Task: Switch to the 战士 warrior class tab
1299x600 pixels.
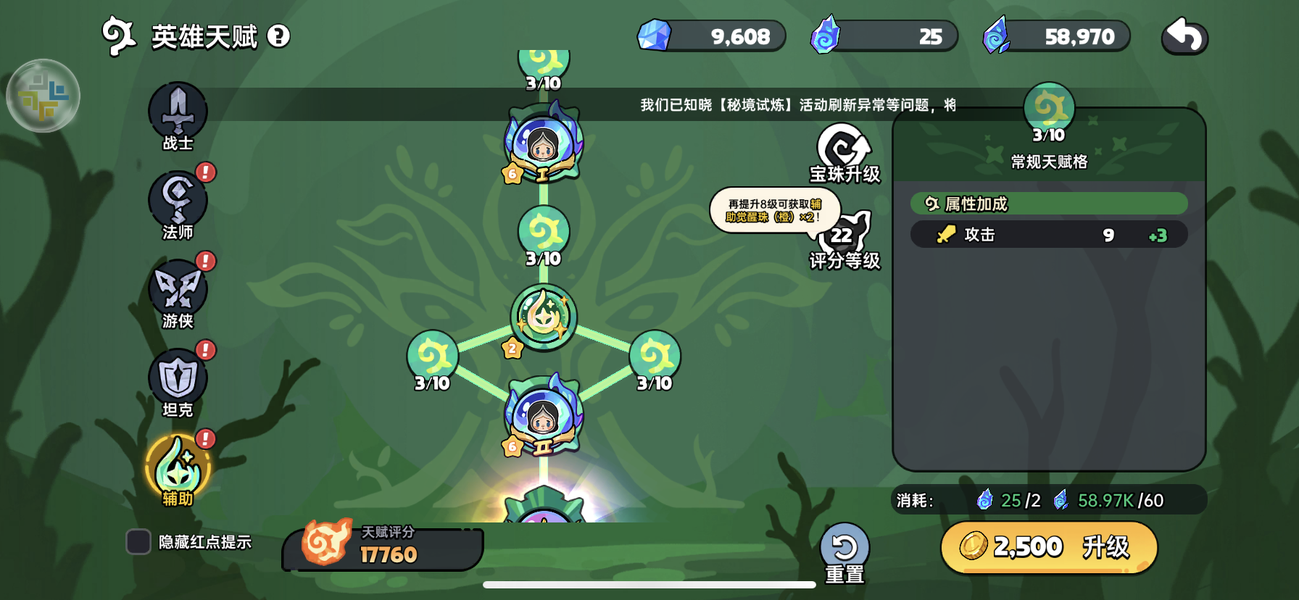Action: click(x=178, y=113)
